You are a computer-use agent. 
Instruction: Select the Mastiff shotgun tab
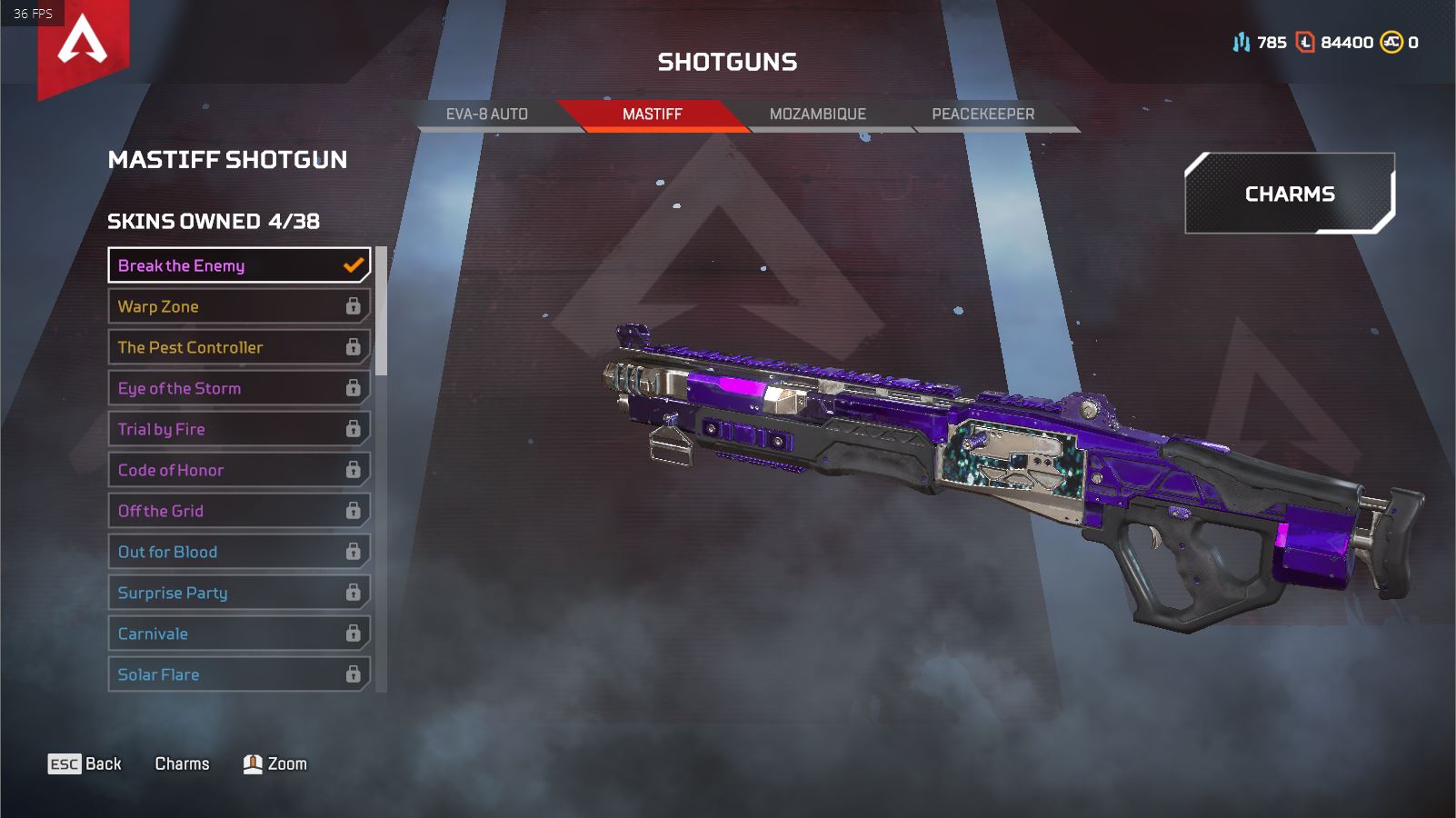point(652,115)
